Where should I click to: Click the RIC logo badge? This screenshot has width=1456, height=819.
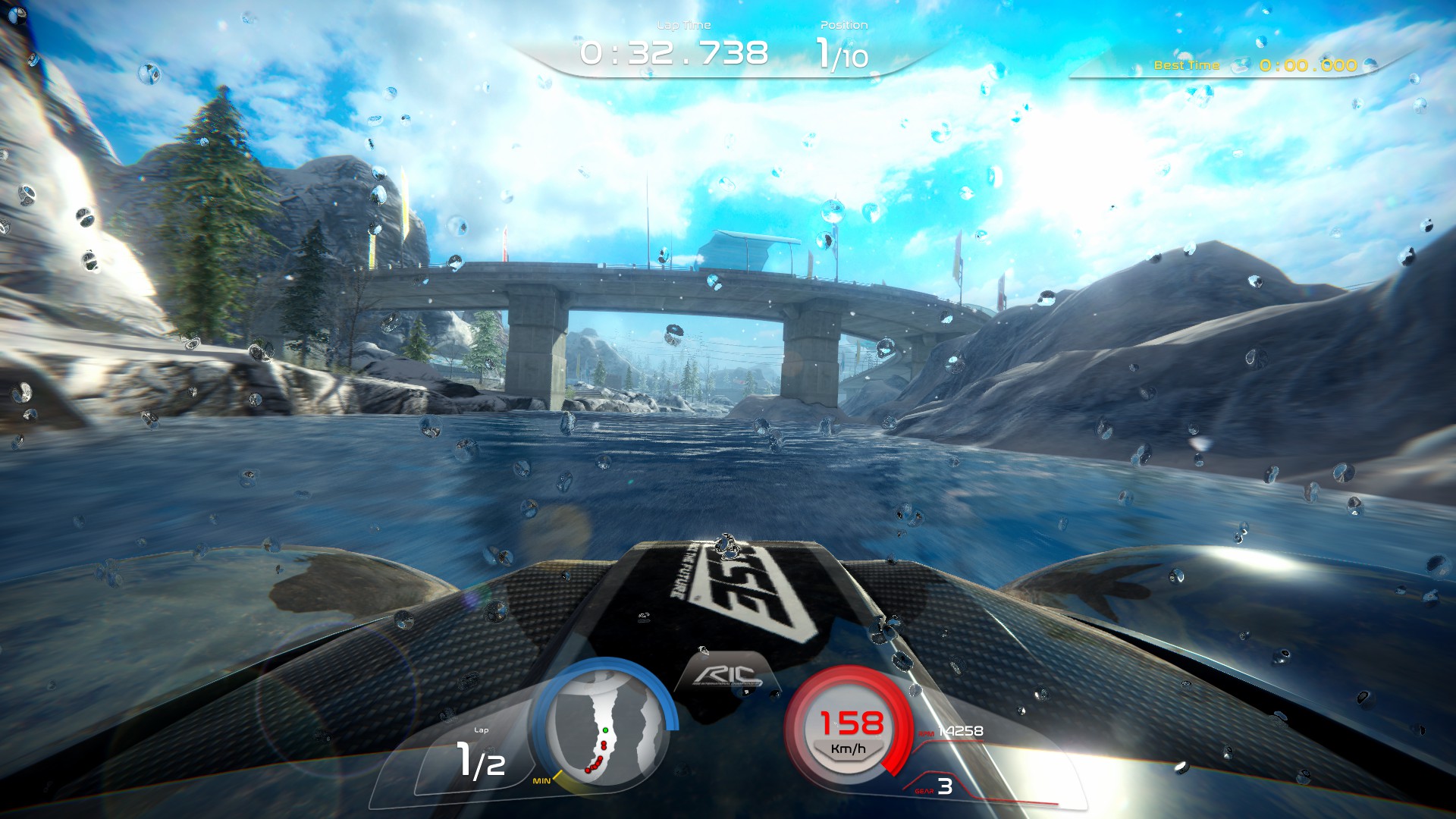point(726,674)
